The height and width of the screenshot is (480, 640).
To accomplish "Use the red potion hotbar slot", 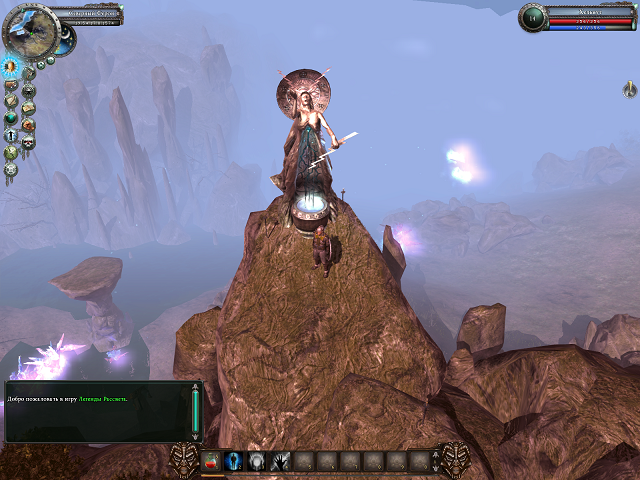I will tap(212, 460).
